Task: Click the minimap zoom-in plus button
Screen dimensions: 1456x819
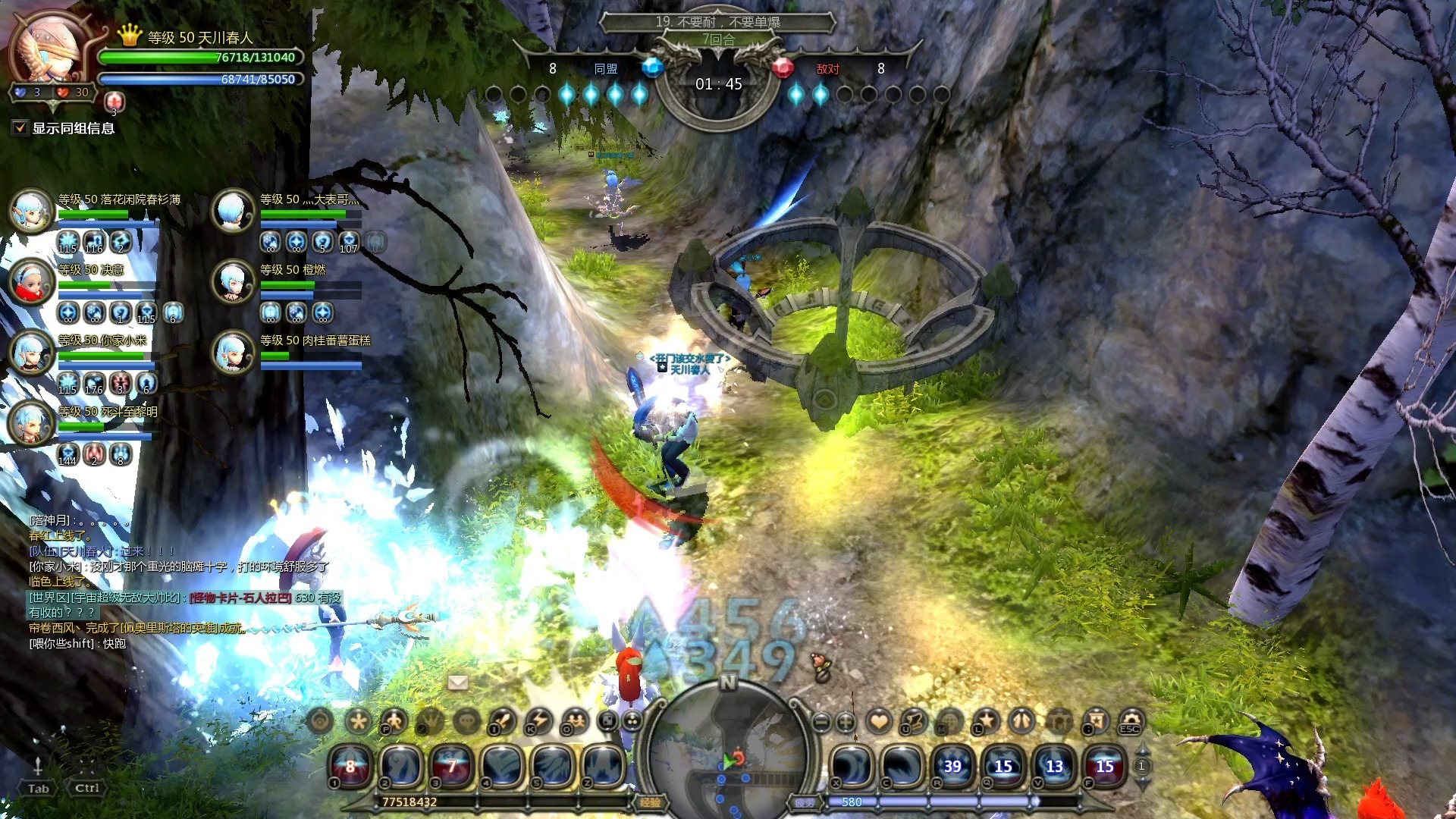Action: pyautogui.click(x=846, y=721)
